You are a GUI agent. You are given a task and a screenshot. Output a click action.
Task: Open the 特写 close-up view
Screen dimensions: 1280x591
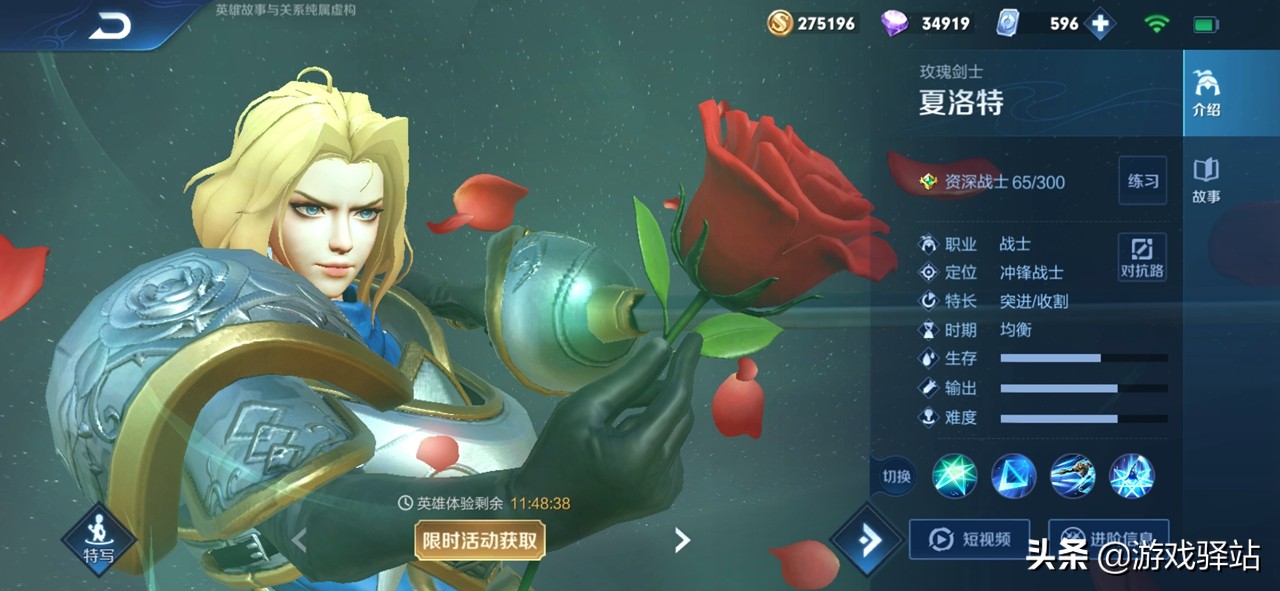pos(98,541)
